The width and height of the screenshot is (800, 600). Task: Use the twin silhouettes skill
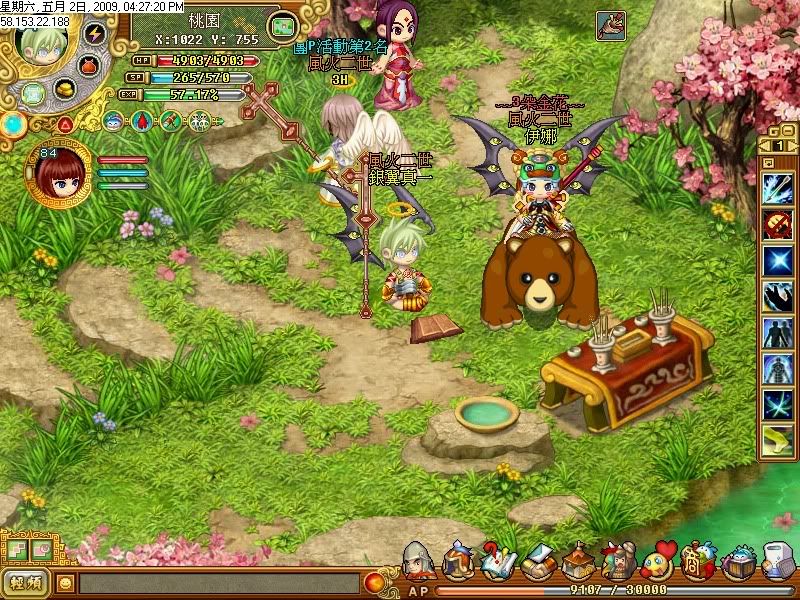pos(777,331)
